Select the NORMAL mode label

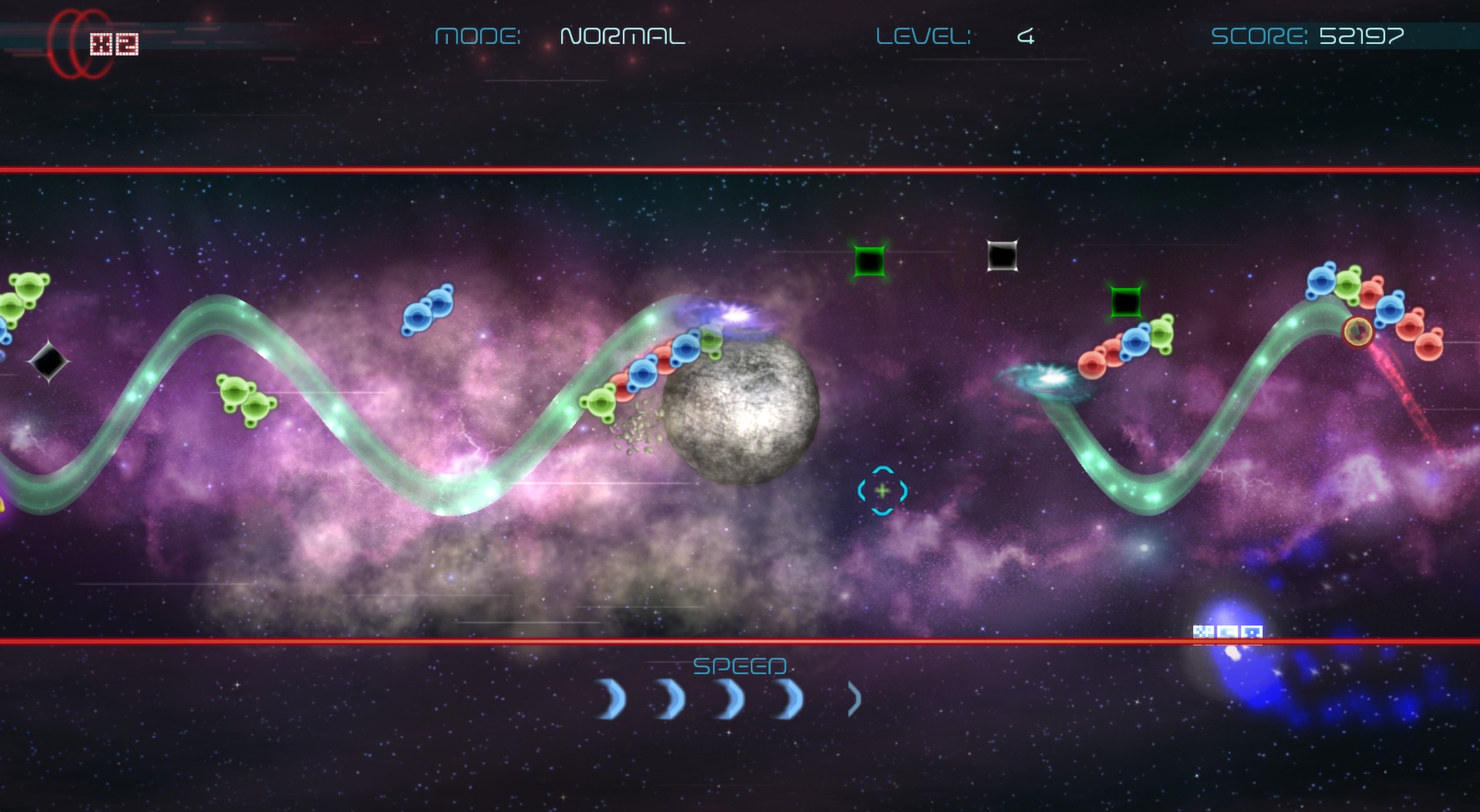click(623, 35)
